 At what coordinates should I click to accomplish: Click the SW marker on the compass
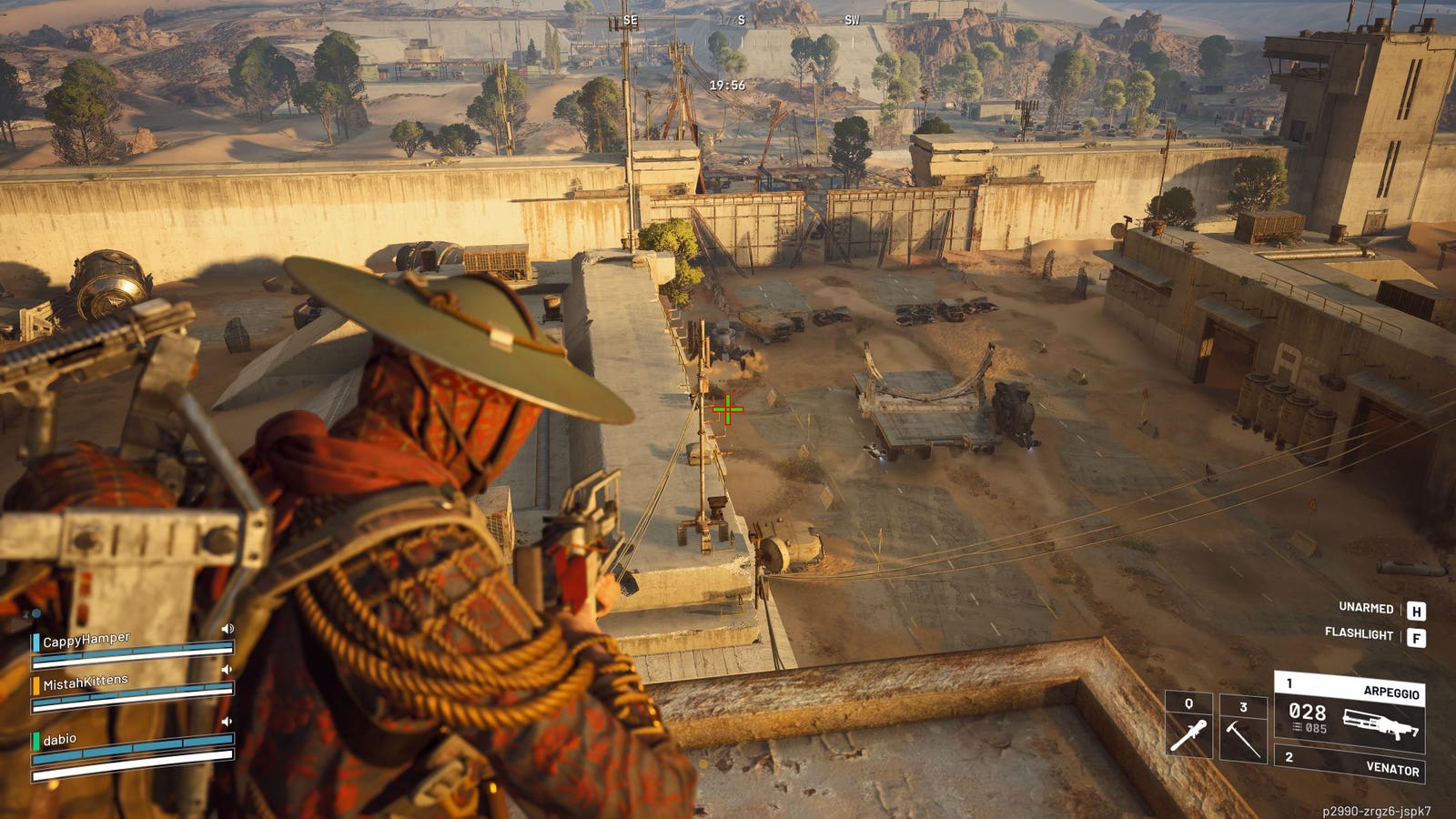pos(852,20)
